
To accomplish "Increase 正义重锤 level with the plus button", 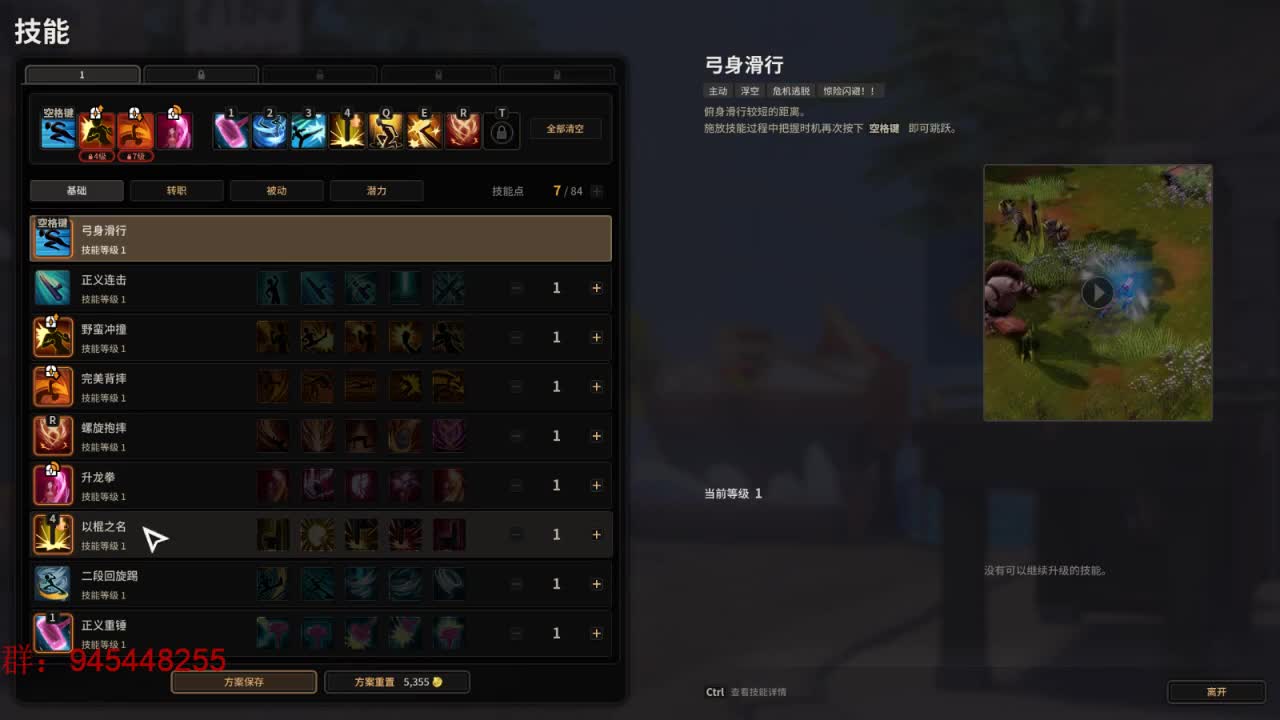I will point(596,632).
